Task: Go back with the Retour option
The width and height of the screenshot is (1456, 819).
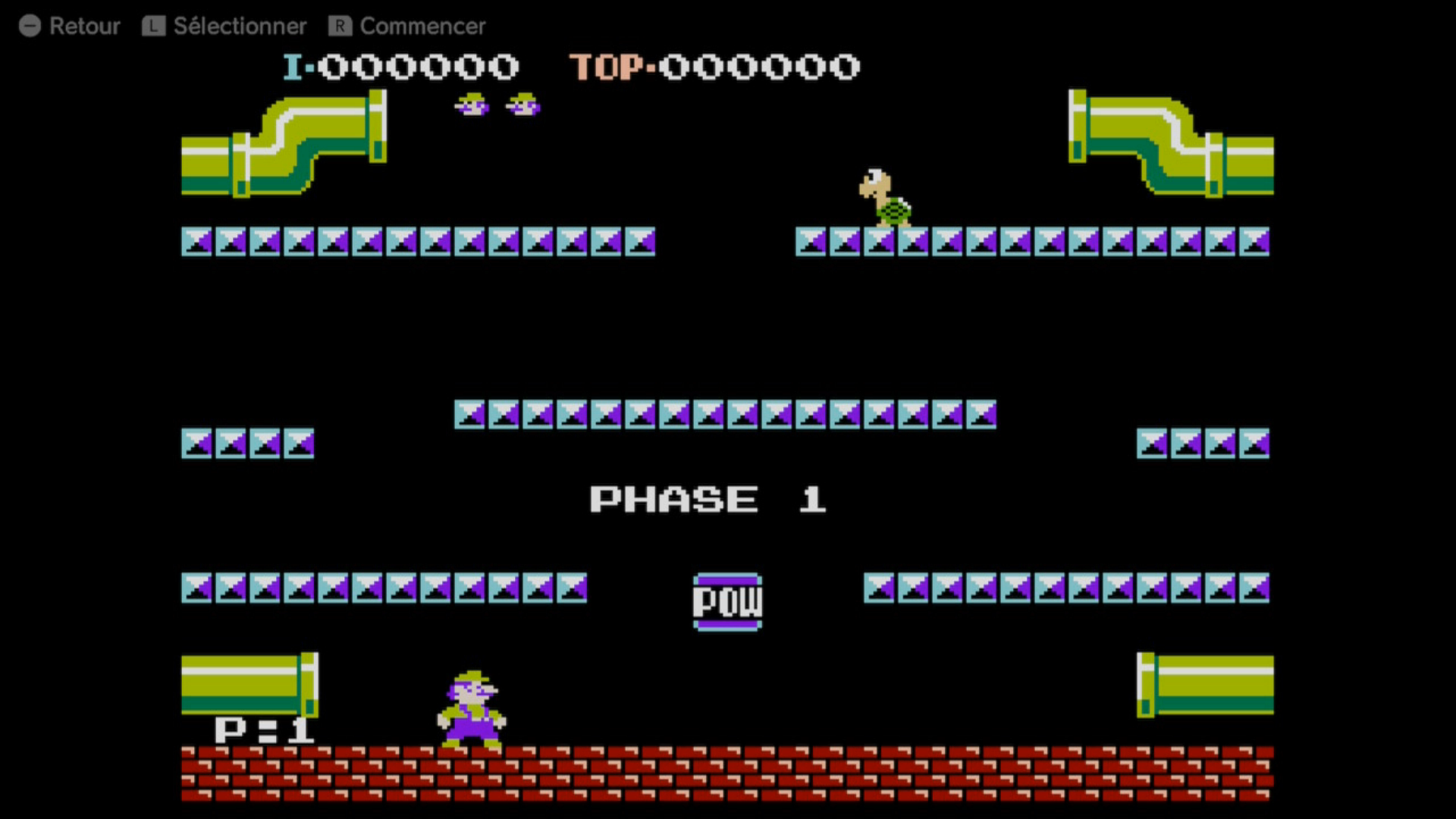Action: [70, 27]
